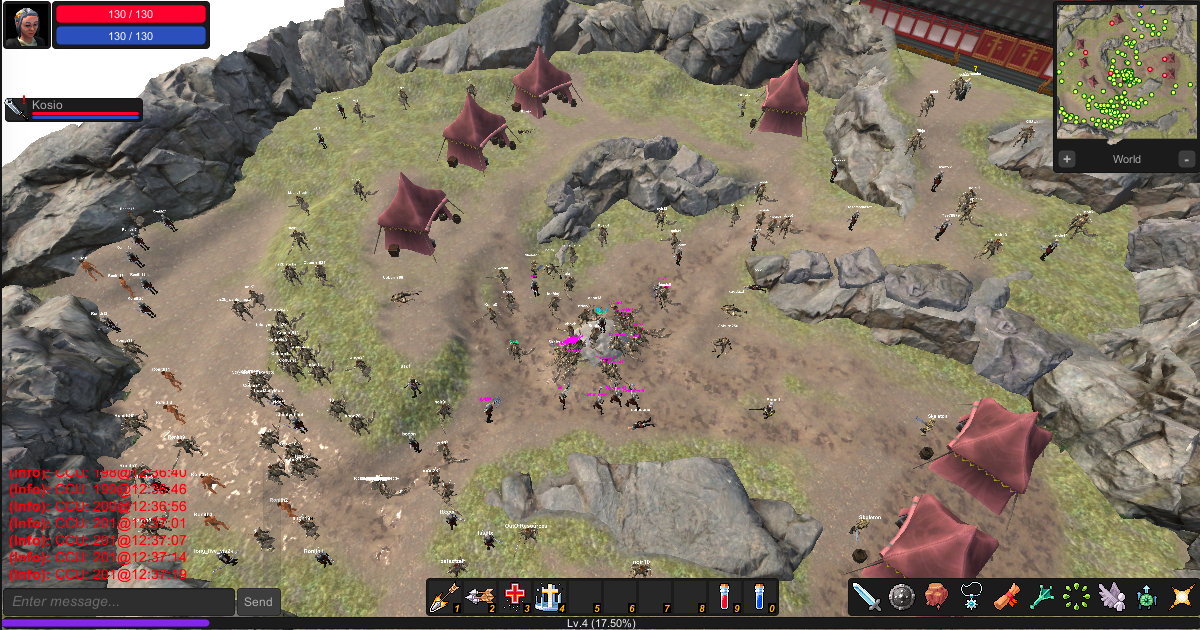This screenshot has width=1200, height=630.
Task: Focus the chat message input box
Action: point(118,602)
